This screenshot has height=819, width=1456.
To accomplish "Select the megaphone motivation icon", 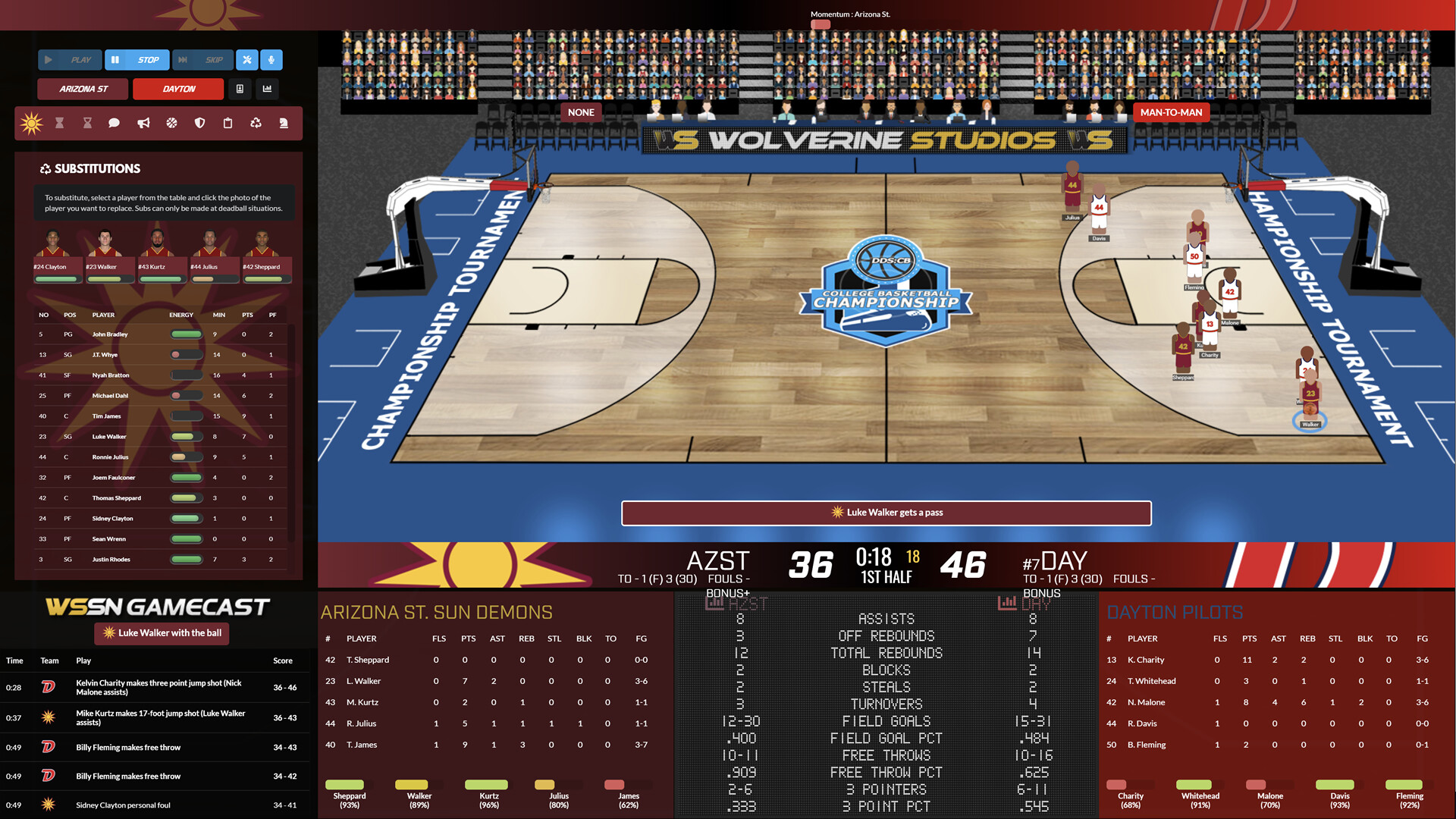I will tap(143, 123).
